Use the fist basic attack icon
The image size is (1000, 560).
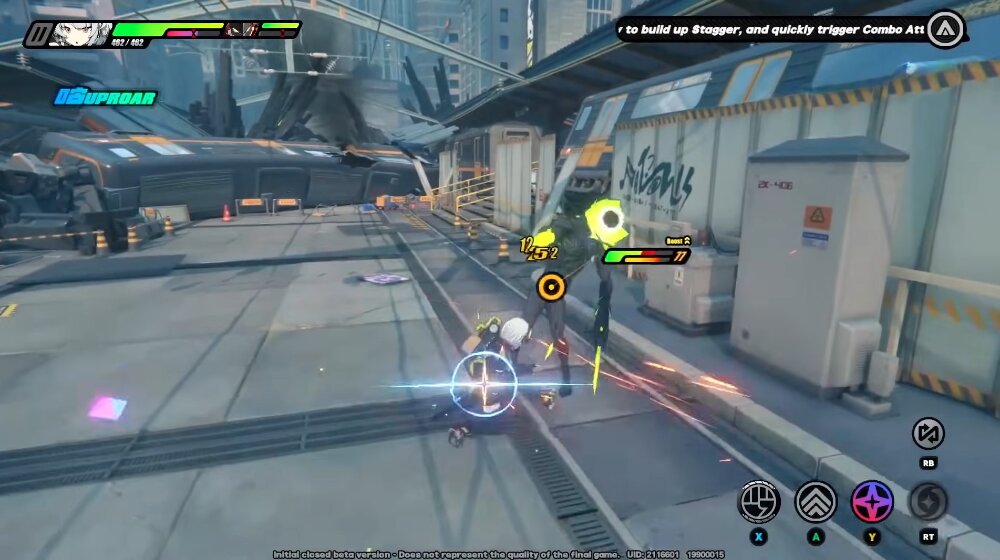coord(759,502)
